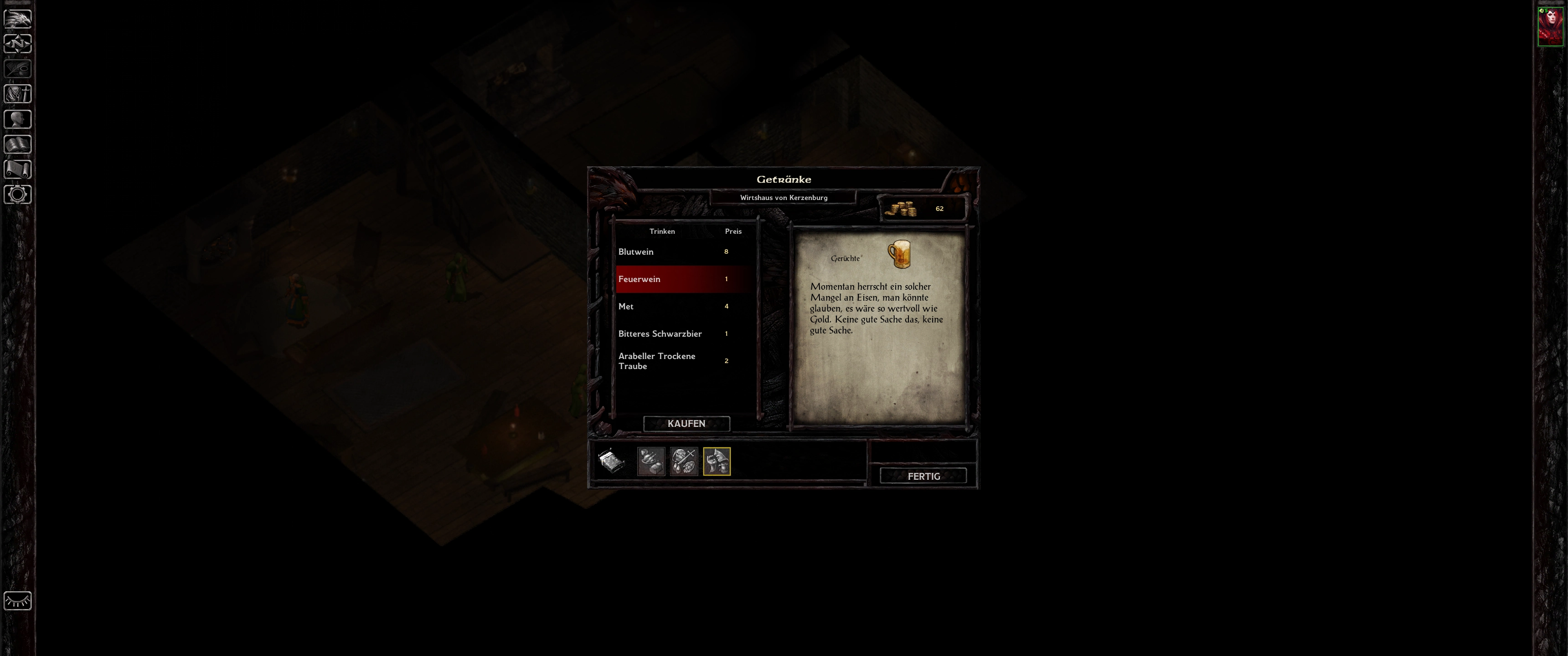This screenshot has width=1568, height=656.
Task: Show the character record via the head icon
Action: pos(18,119)
